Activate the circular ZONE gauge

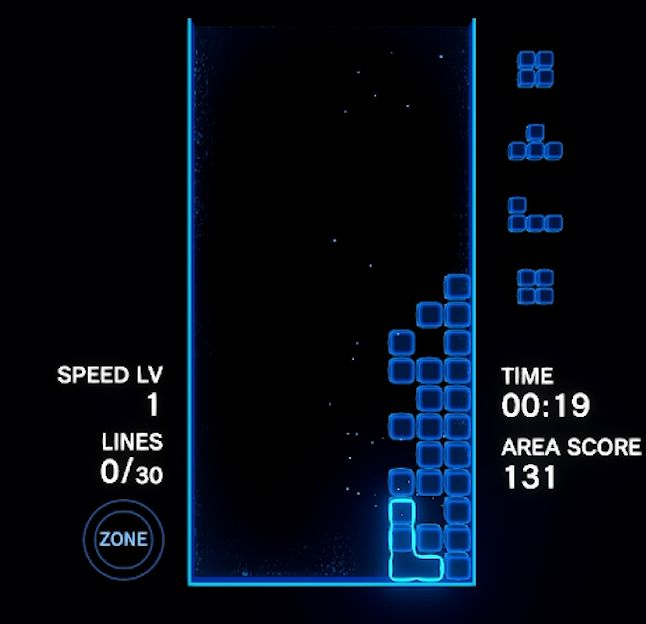pyautogui.click(x=123, y=540)
